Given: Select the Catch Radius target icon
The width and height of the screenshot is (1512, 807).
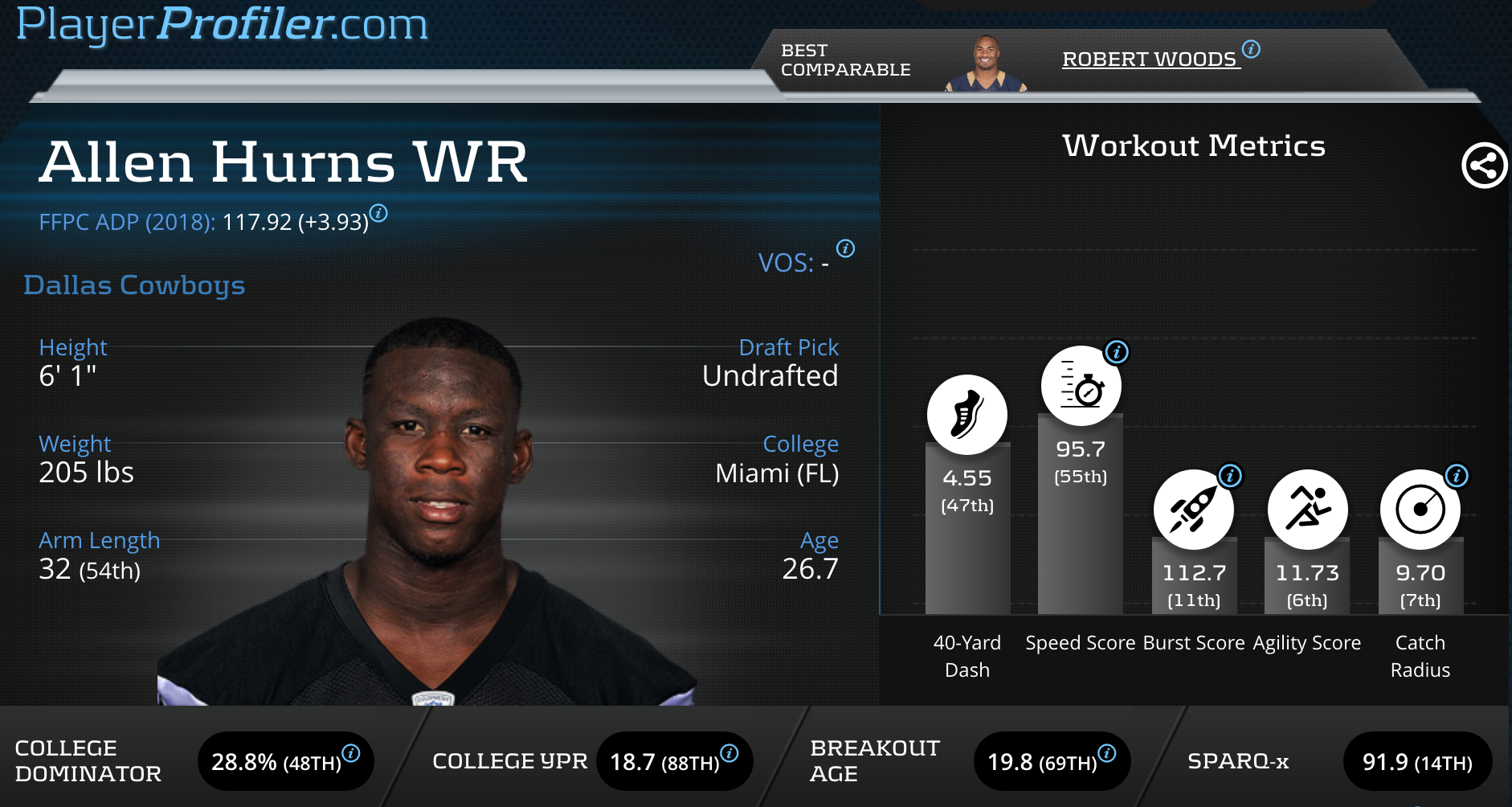Looking at the screenshot, I should 1420,510.
